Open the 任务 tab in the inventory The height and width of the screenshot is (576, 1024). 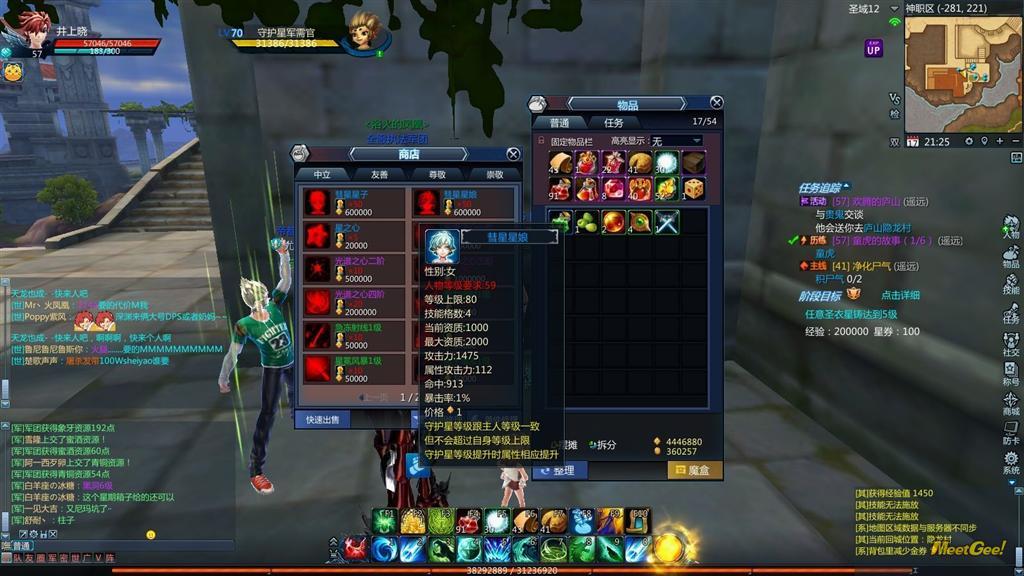[x=613, y=123]
